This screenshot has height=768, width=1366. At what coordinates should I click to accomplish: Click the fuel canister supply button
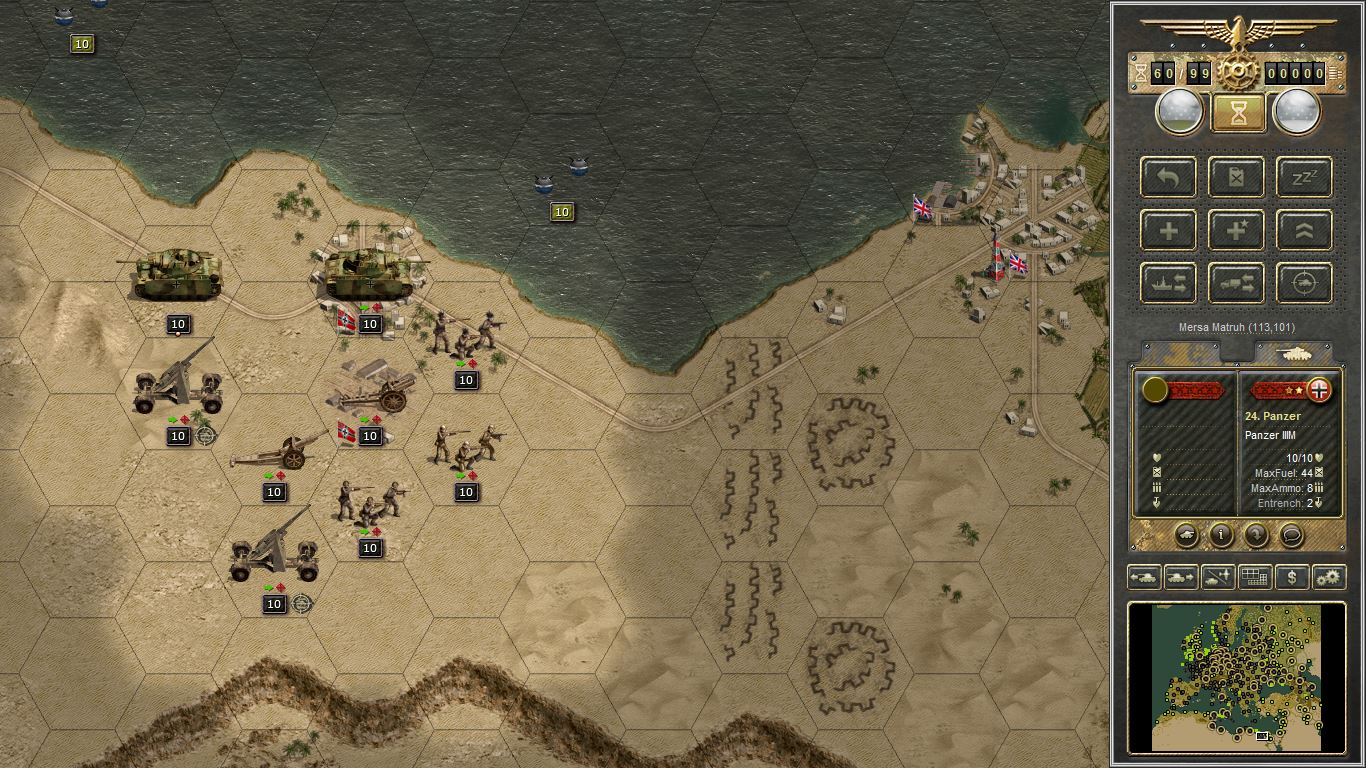pos(1237,177)
